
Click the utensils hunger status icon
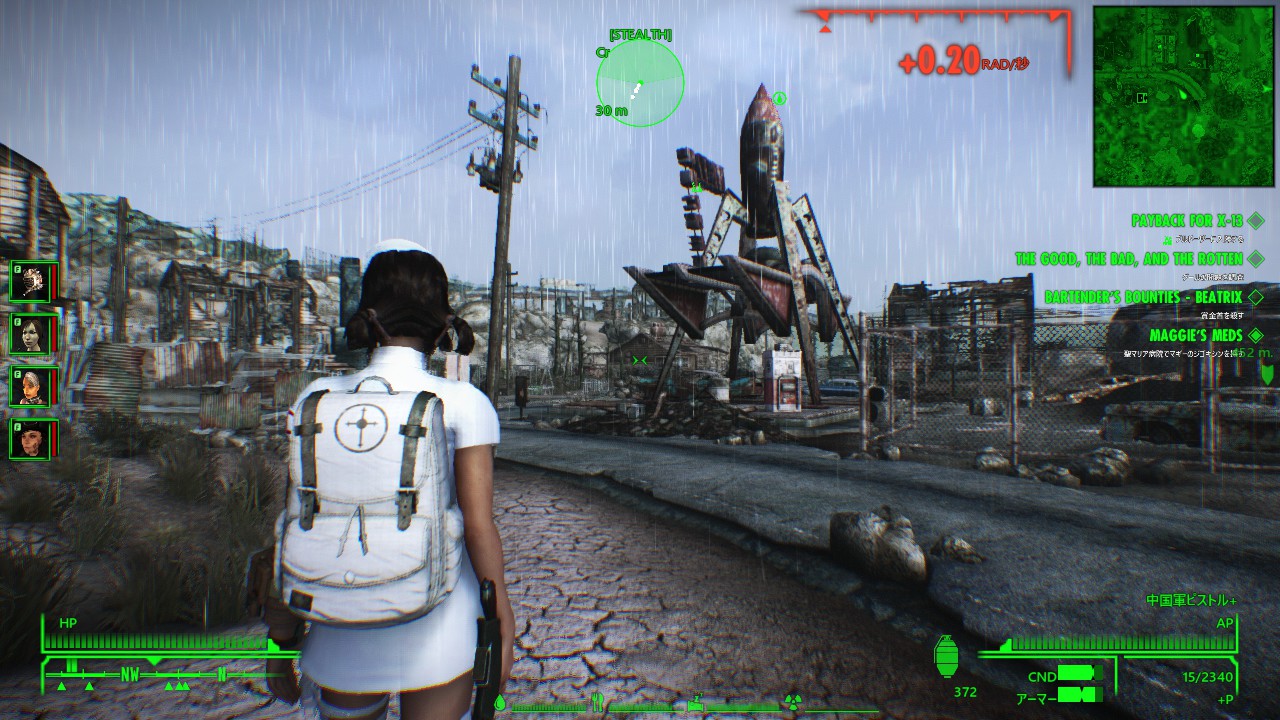click(x=597, y=703)
